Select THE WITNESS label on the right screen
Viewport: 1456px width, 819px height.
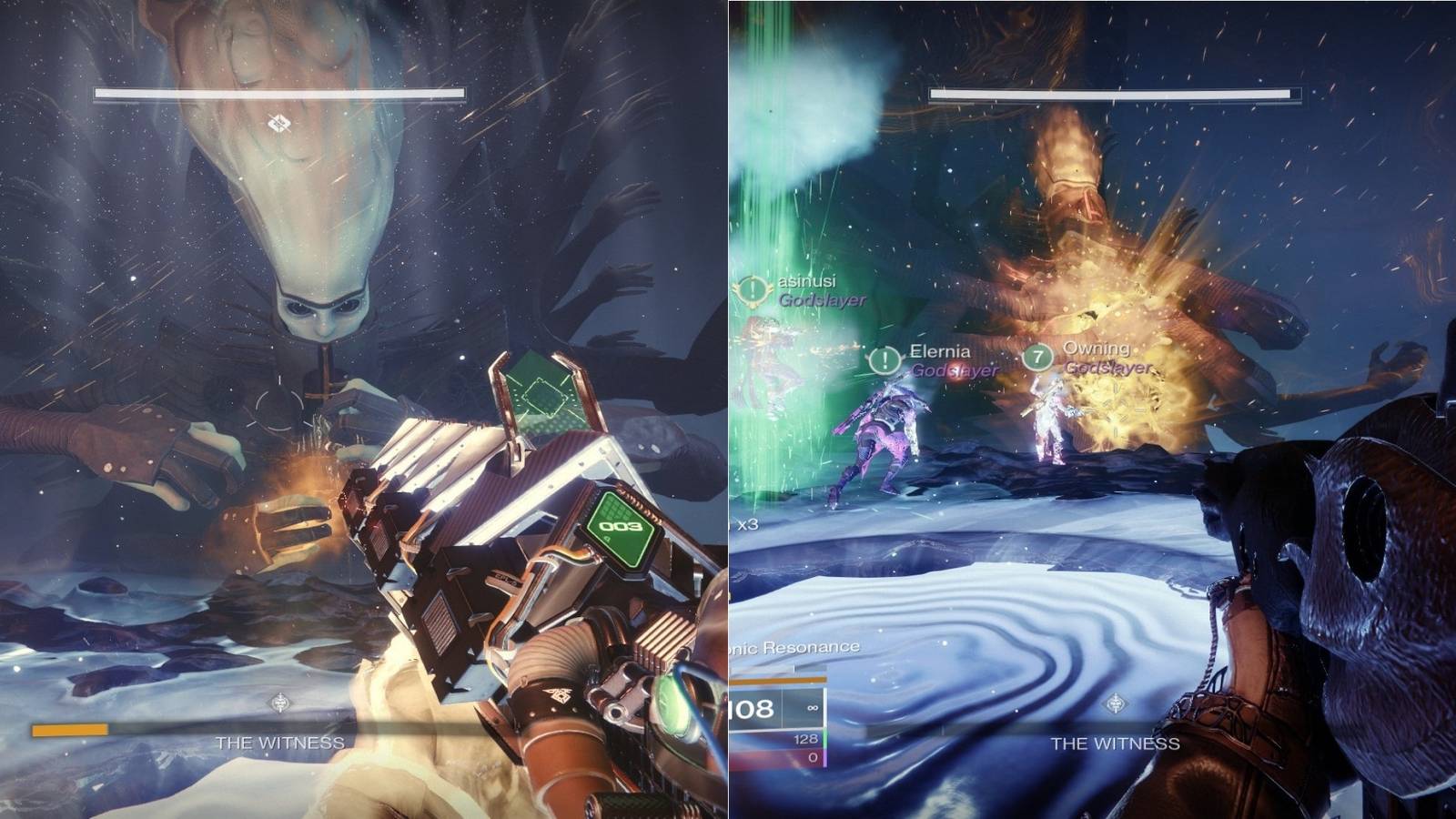(1113, 744)
